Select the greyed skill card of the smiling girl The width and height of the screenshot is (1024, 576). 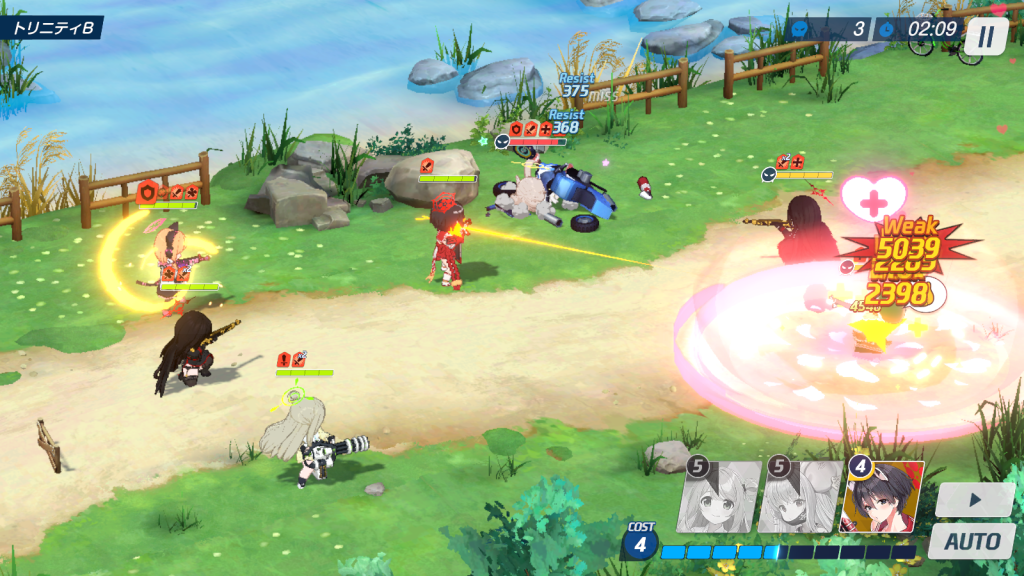point(716,497)
